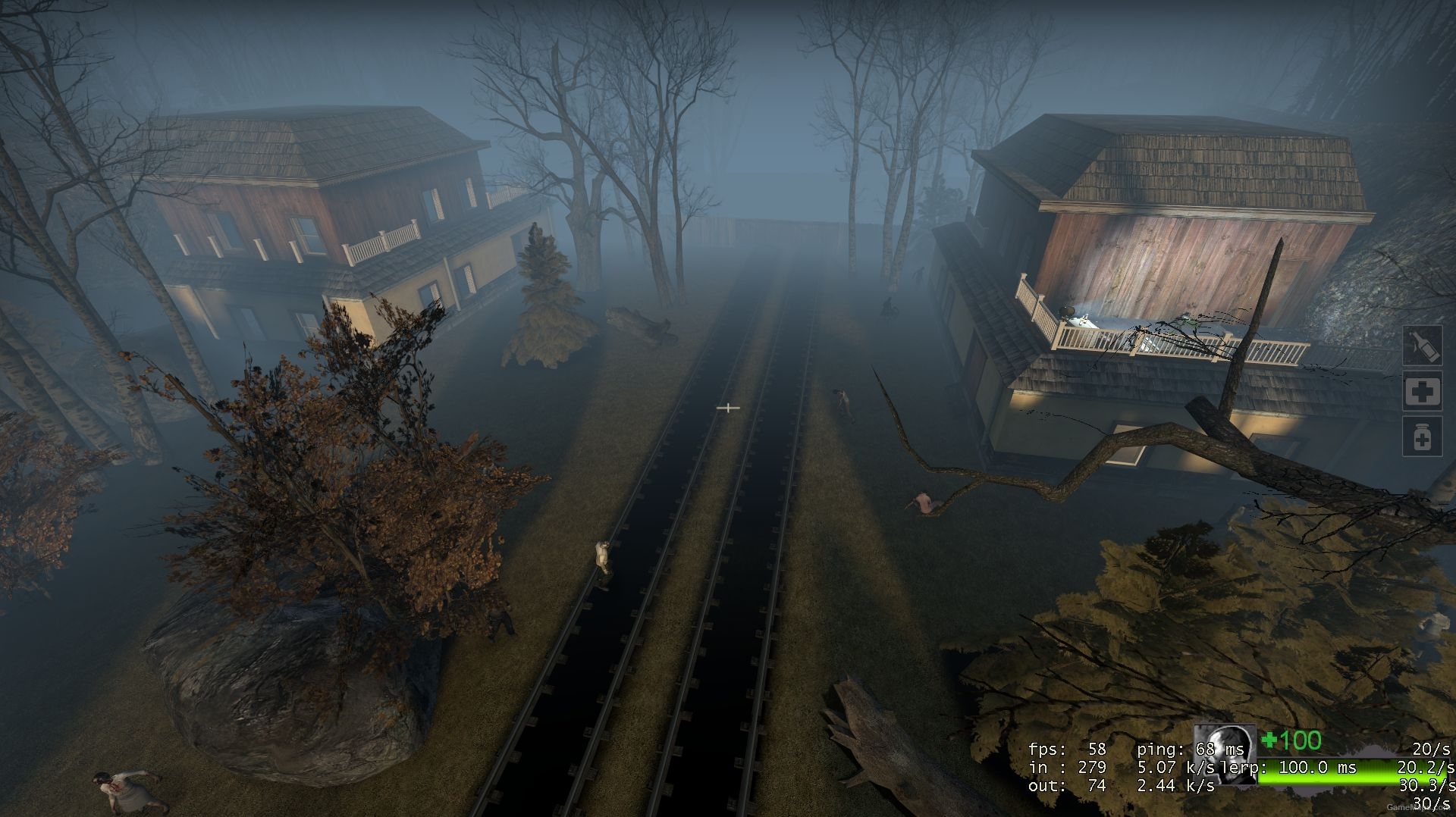Click the out: 74 network stat
This screenshot has height=817, width=1456.
(1065, 785)
